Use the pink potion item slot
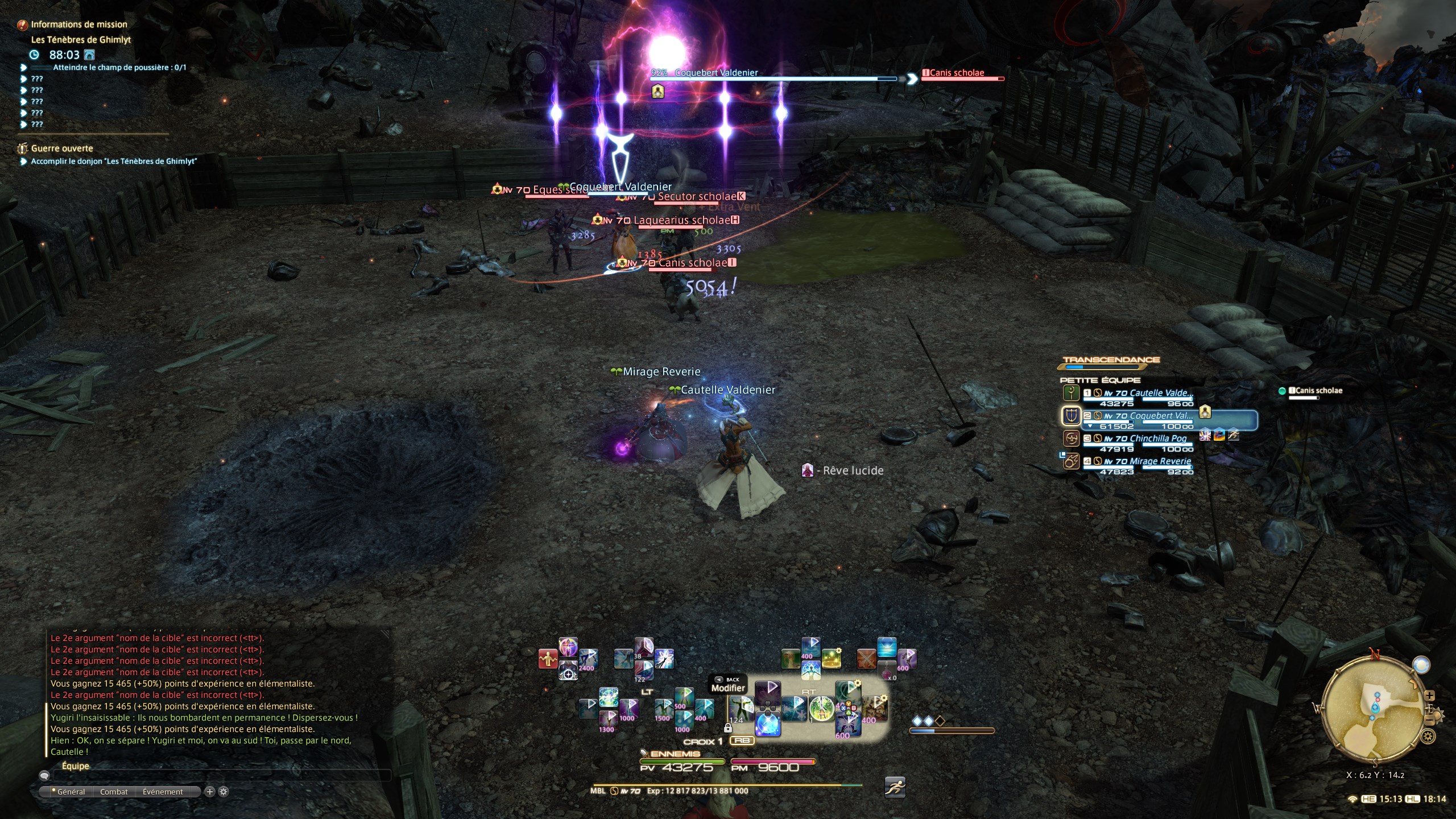1456x819 pixels. click(x=887, y=671)
